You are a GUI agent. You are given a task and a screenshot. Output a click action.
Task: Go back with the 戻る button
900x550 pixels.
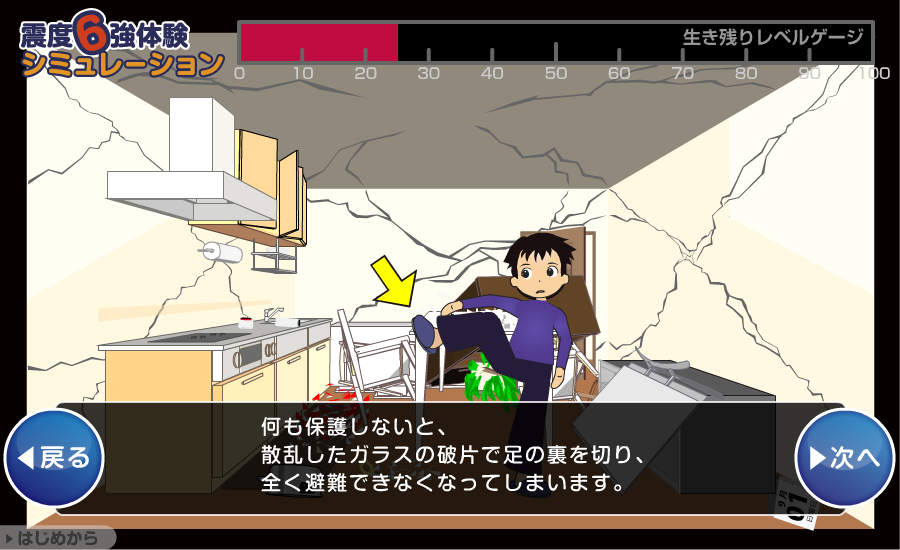[x=55, y=458]
